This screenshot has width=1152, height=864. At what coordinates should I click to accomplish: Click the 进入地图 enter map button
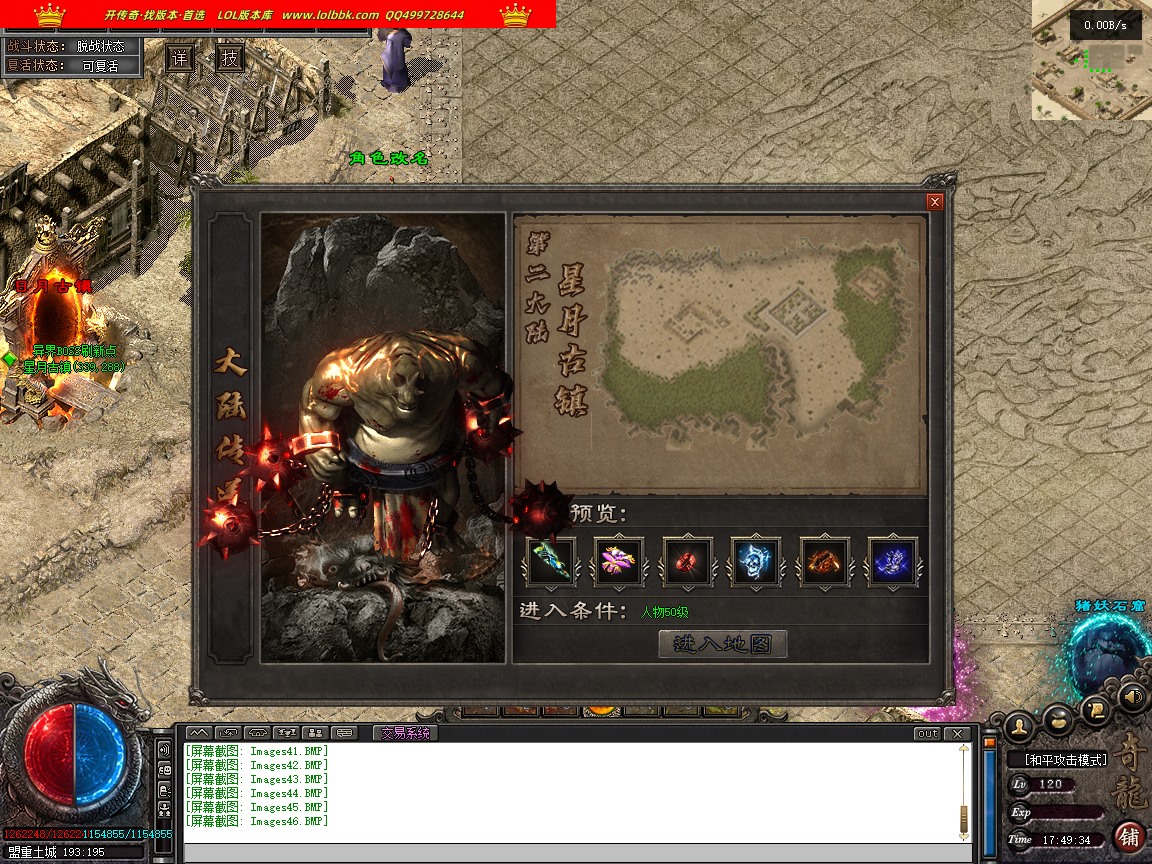723,644
